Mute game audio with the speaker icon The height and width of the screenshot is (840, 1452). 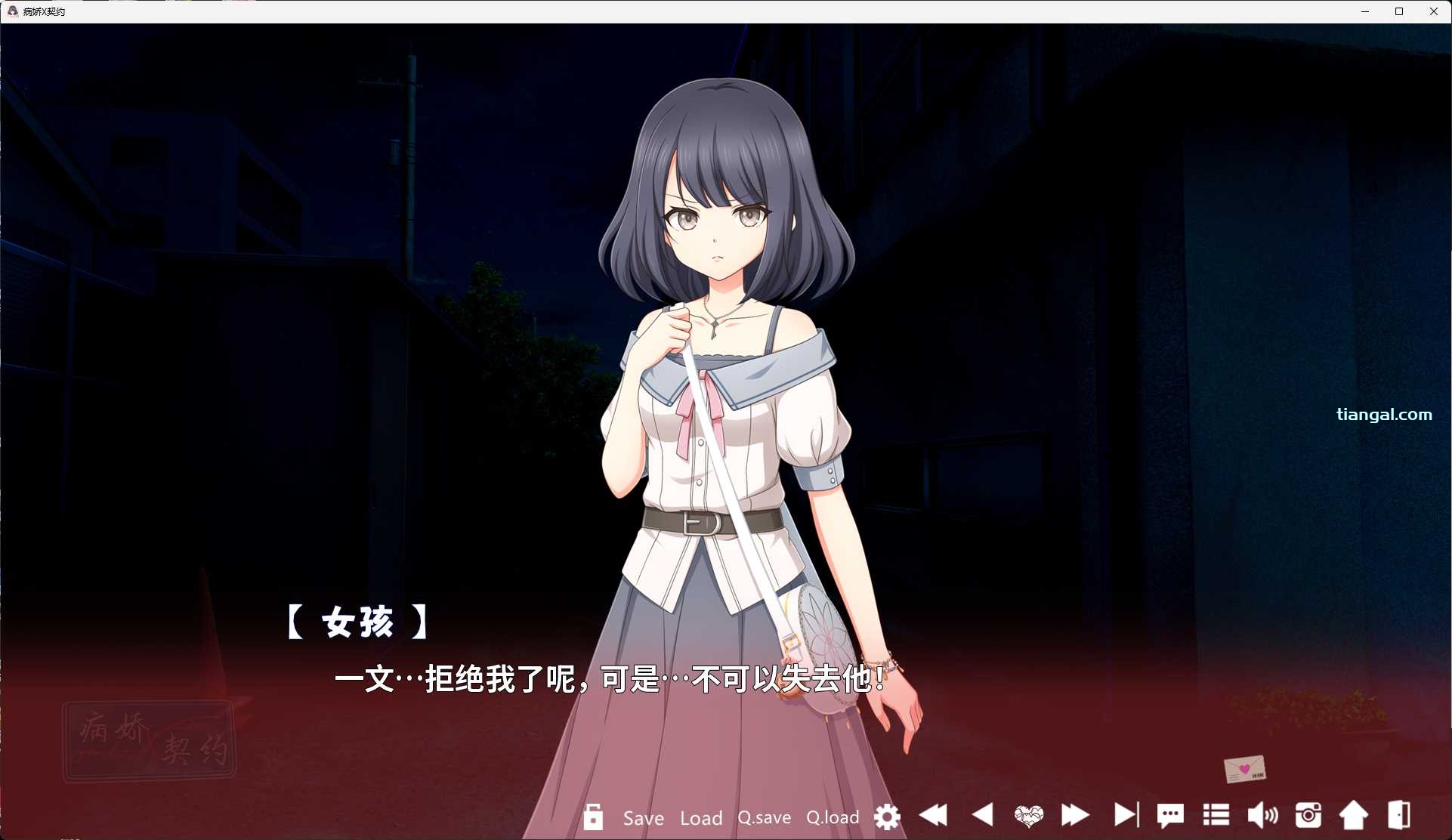point(1262,816)
